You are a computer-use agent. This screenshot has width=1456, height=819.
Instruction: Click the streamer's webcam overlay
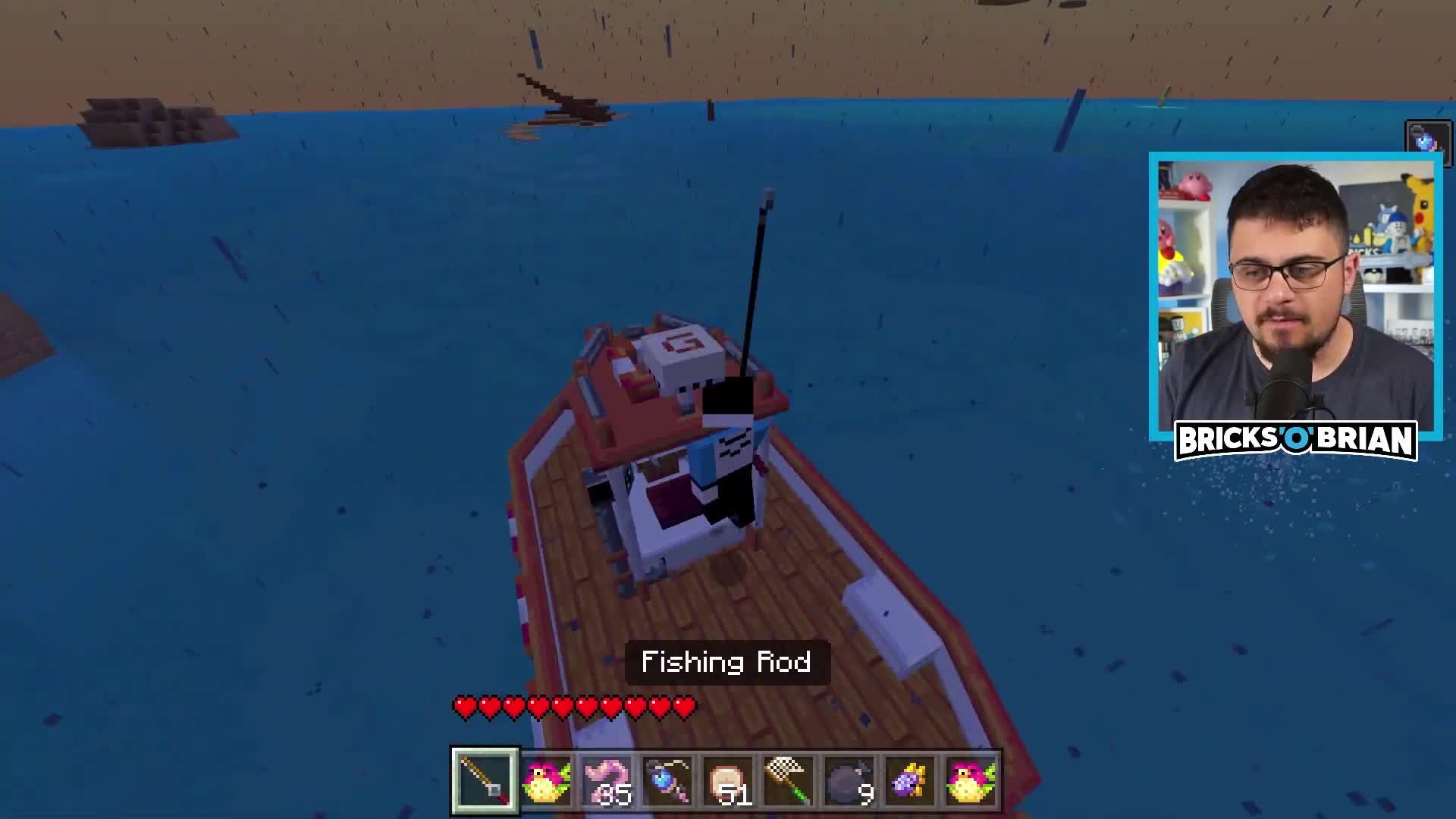coord(1295,294)
